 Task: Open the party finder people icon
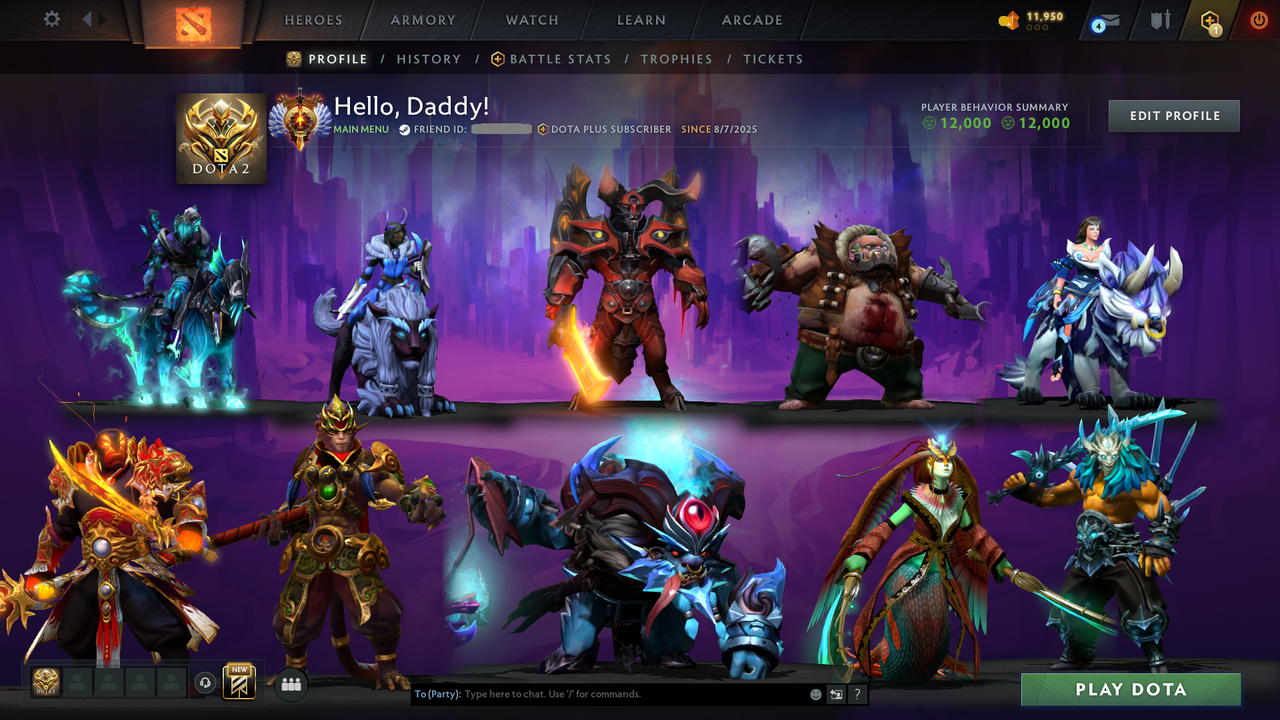pyautogui.click(x=291, y=684)
